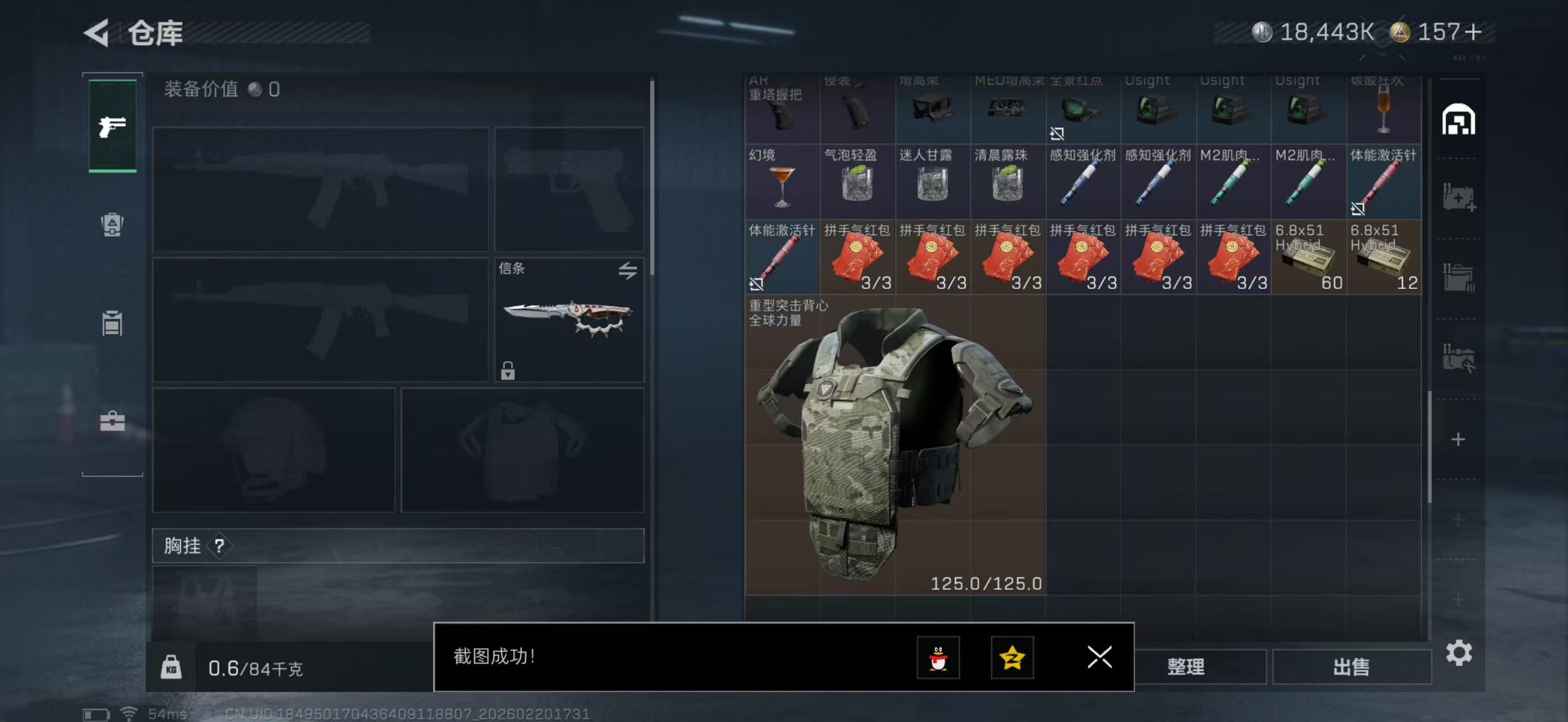1568x722 pixels.
Task: Sort the warehouse with 整理
Action: pyautogui.click(x=1185, y=667)
